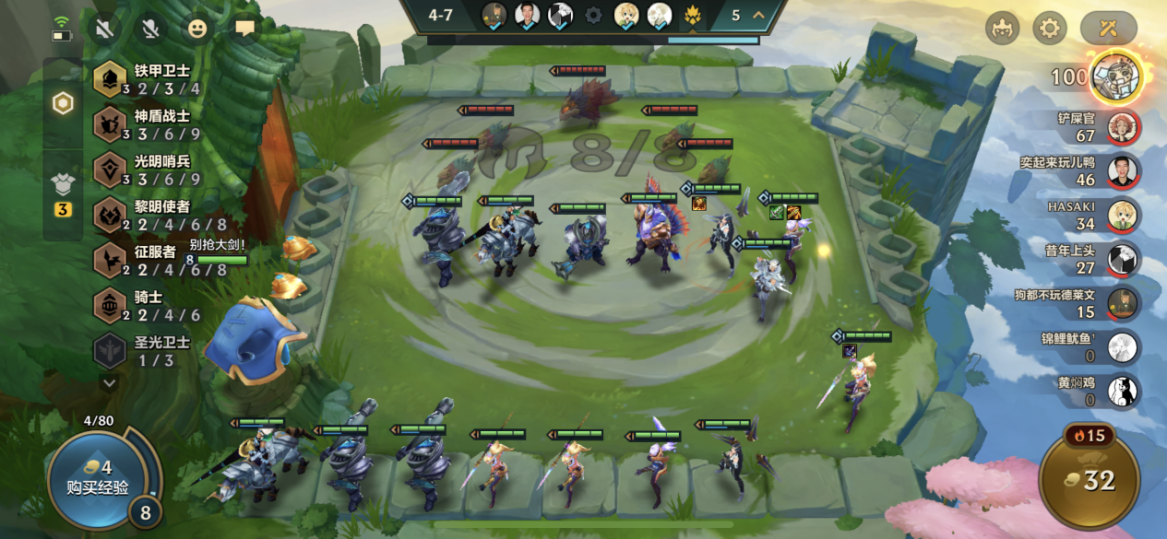Toggle the muted microphone icon
The image size is (1167, 539).
coord(151,28)
